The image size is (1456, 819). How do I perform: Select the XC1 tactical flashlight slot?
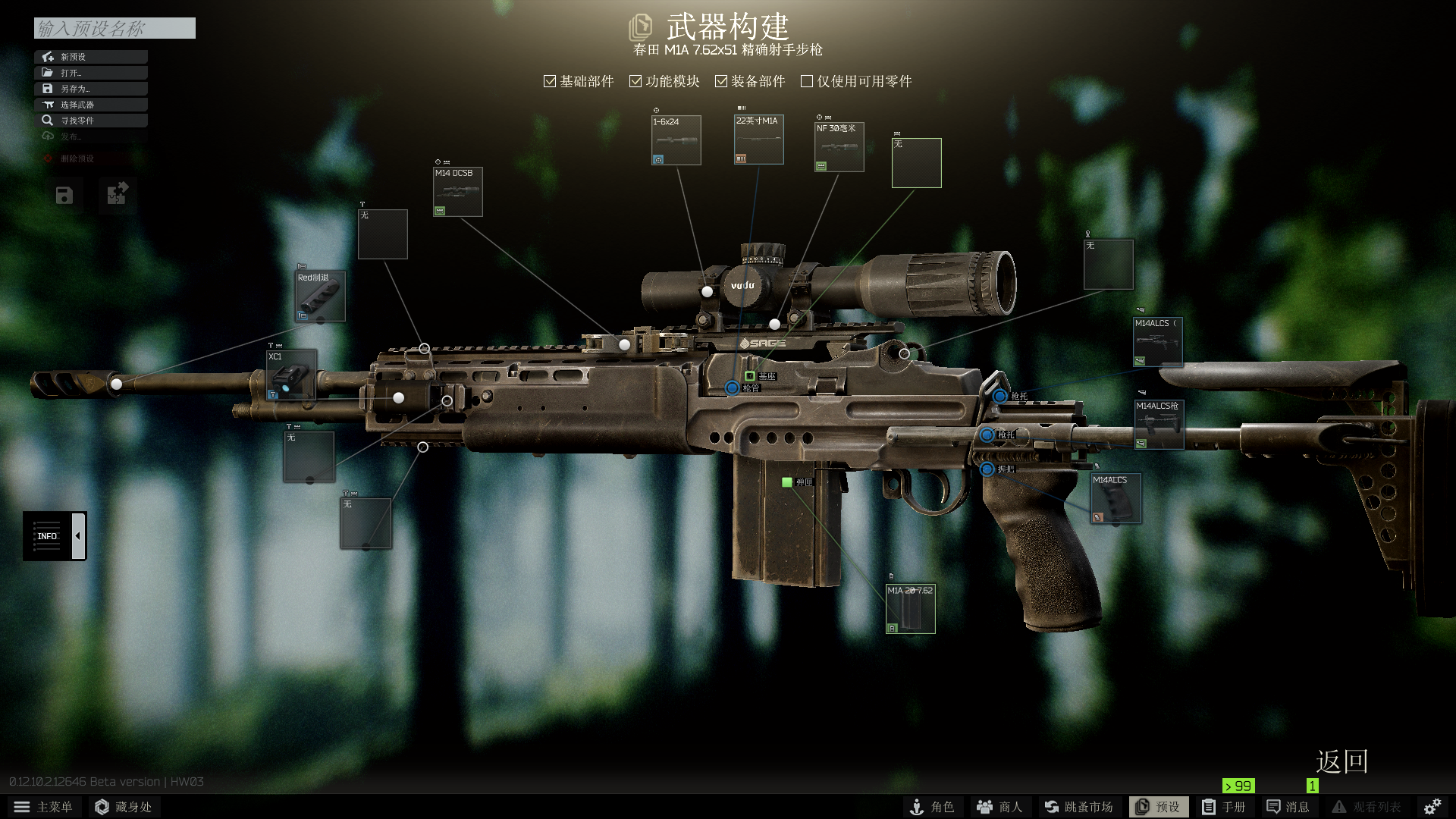click(291, 375)
